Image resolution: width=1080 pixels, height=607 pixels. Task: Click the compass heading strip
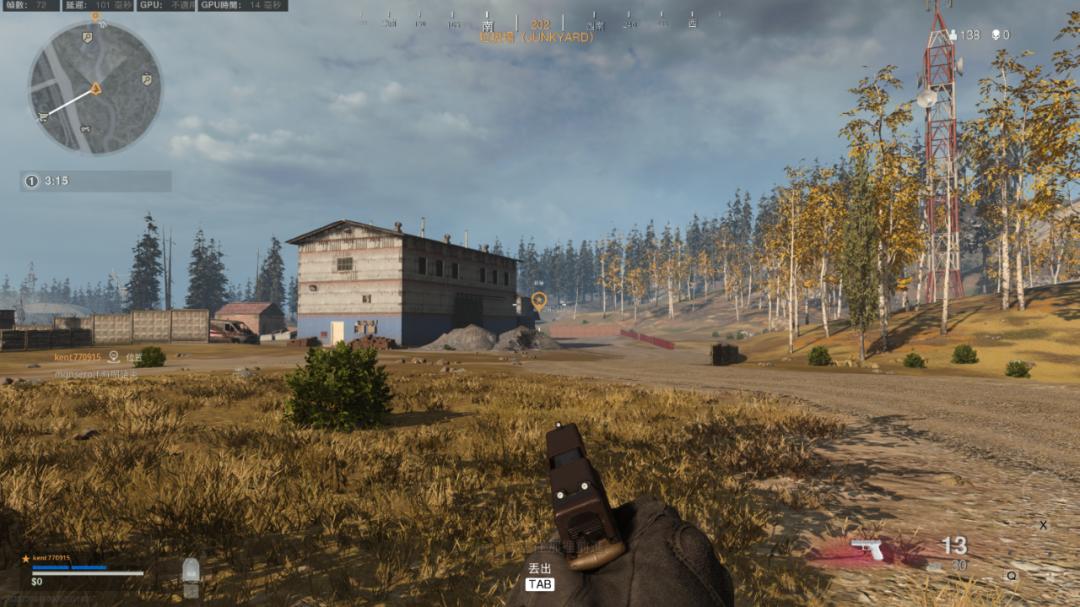[x=540, y=23]
